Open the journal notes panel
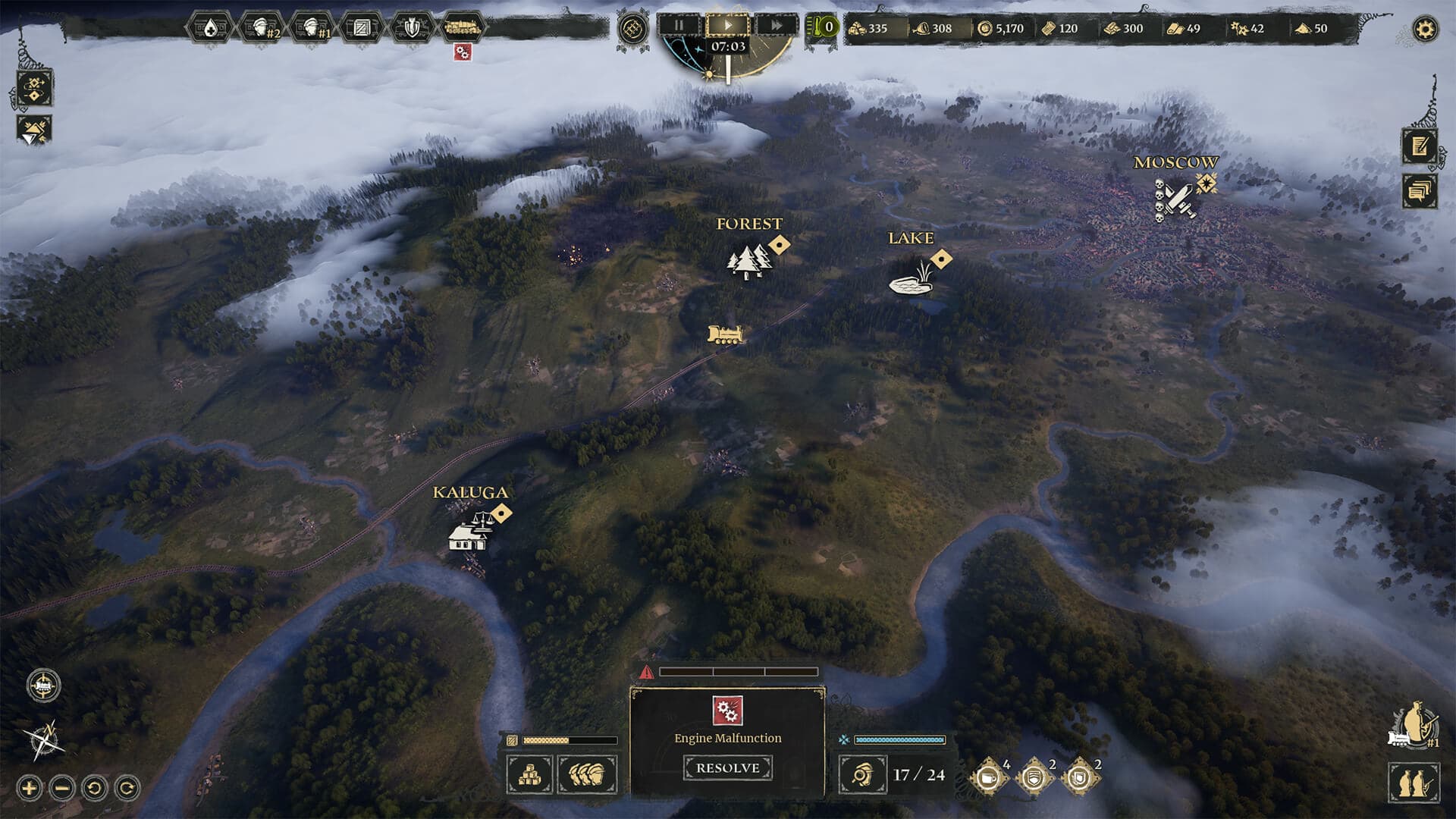1456x819 pixels. pyautogui.click(x=1419, y=145)
